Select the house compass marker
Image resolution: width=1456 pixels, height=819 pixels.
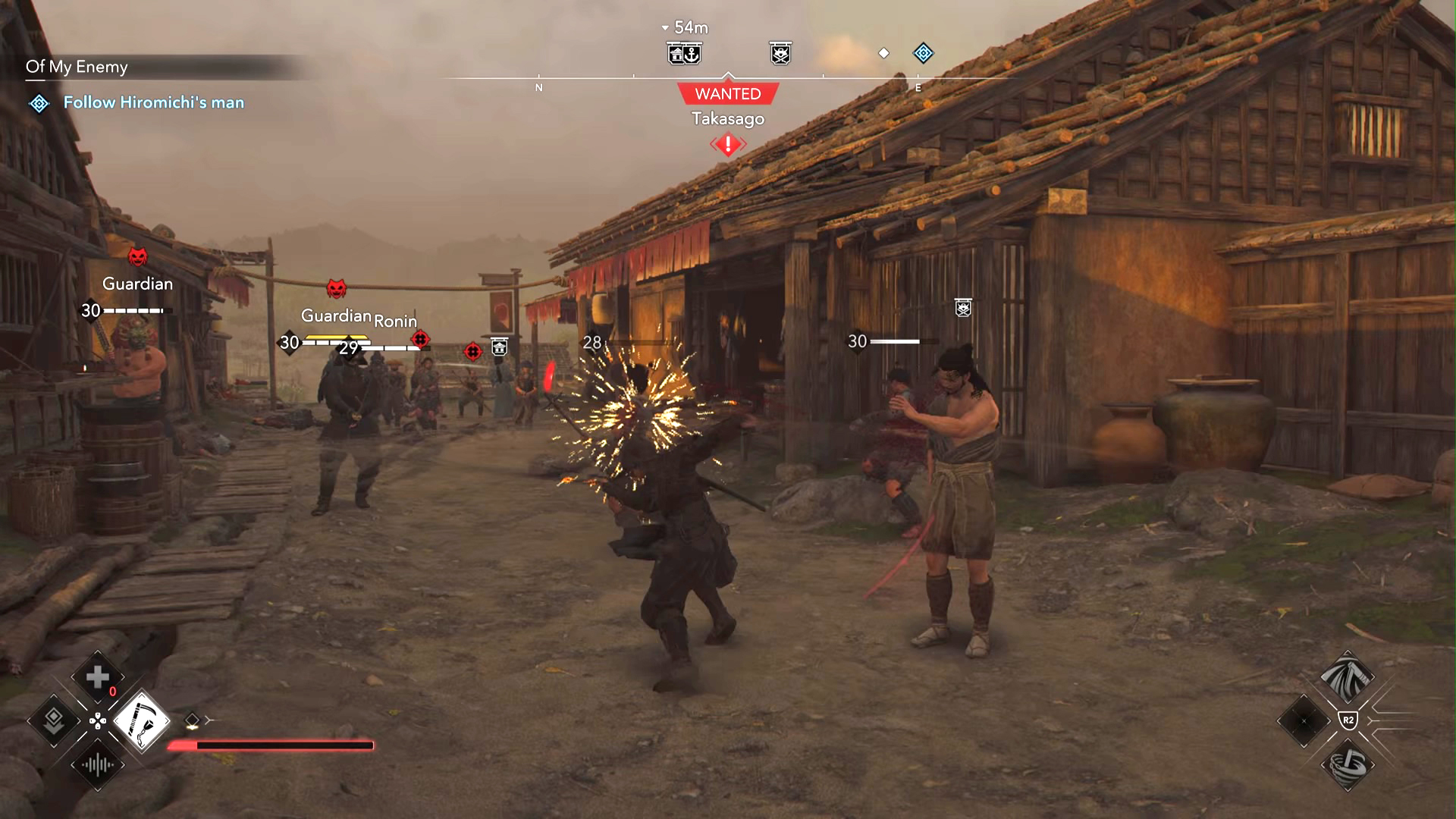click(676, 54)
